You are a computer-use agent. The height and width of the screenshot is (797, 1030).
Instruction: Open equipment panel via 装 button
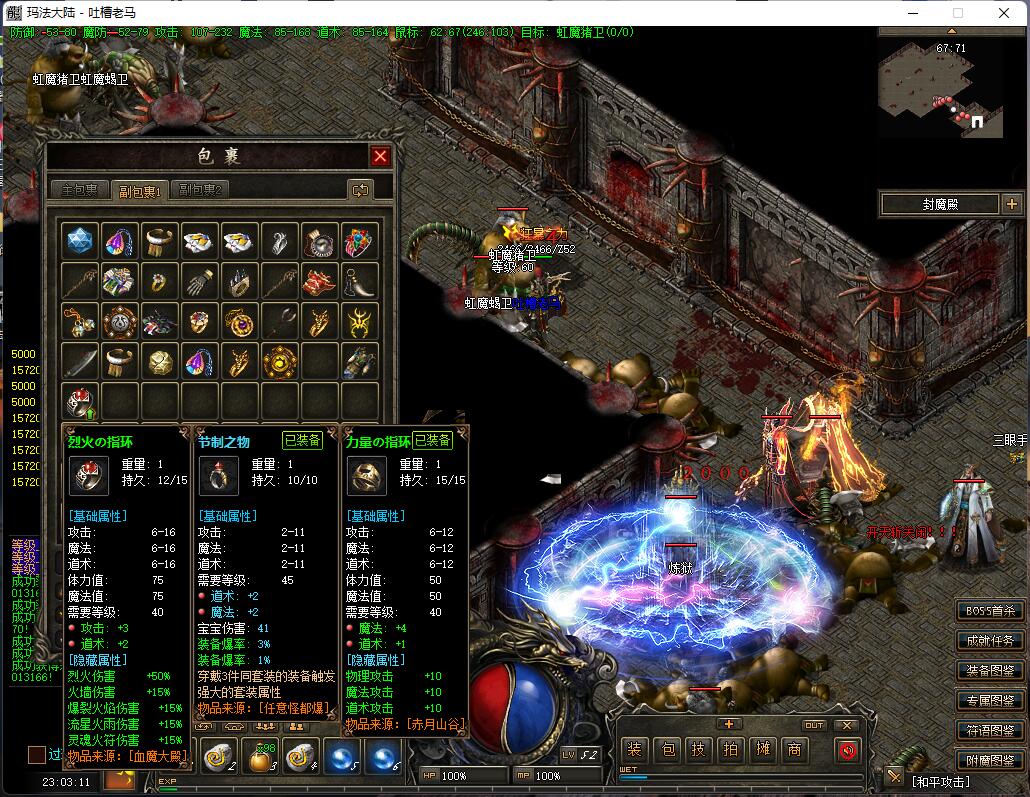coord(634,749)
